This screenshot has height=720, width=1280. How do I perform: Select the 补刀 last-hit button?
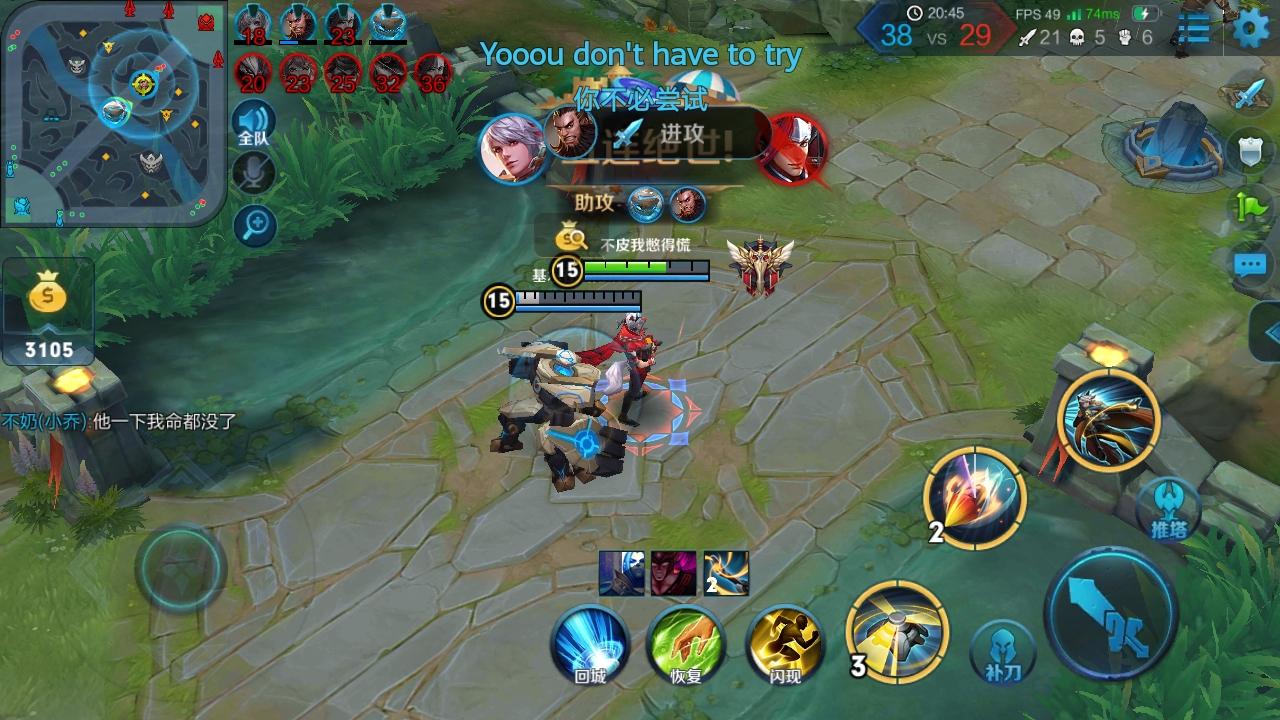coord(1001,651)
